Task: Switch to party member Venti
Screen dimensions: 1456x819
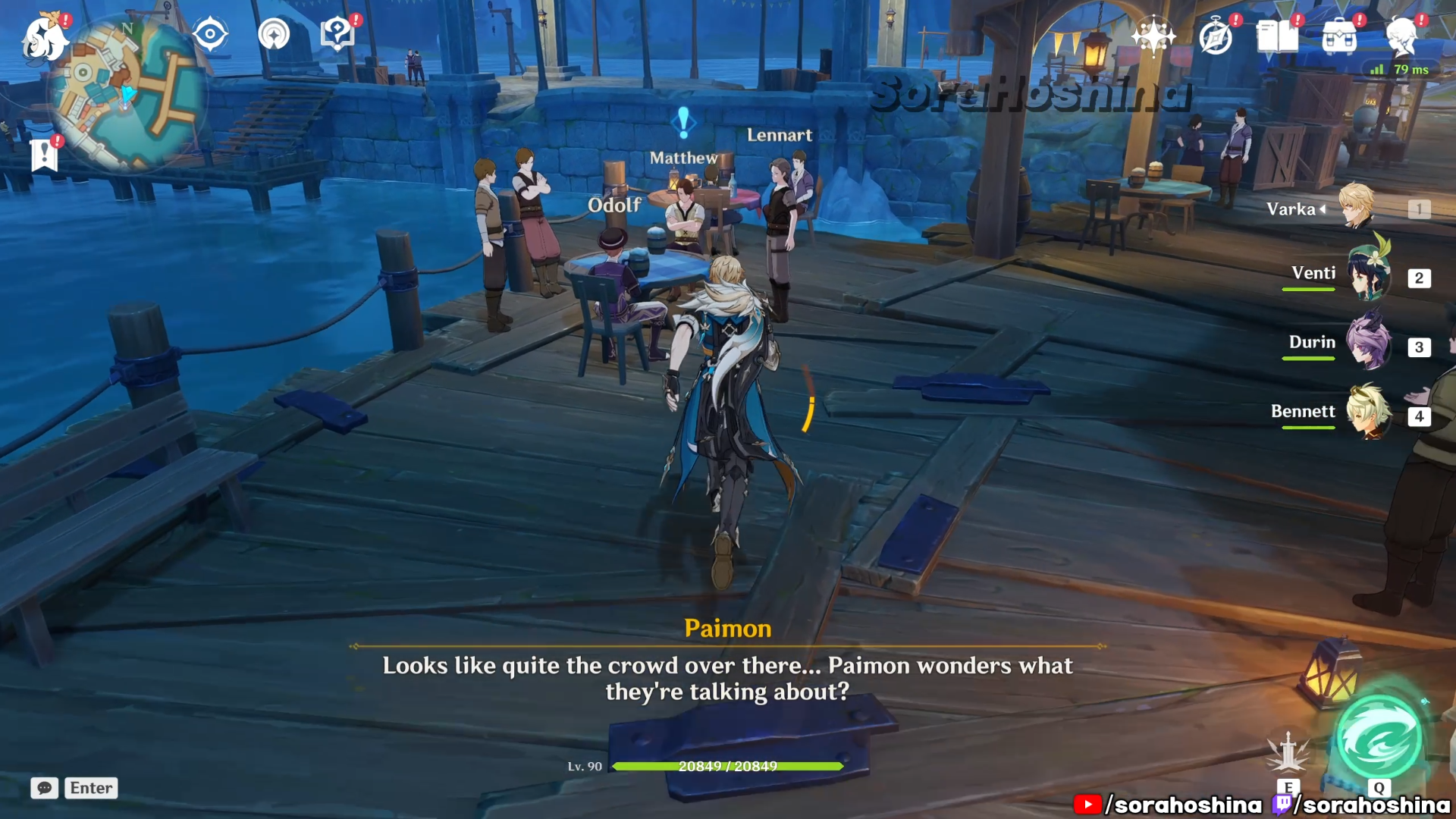Action: pyautogui.click(x=1369, y=276)
